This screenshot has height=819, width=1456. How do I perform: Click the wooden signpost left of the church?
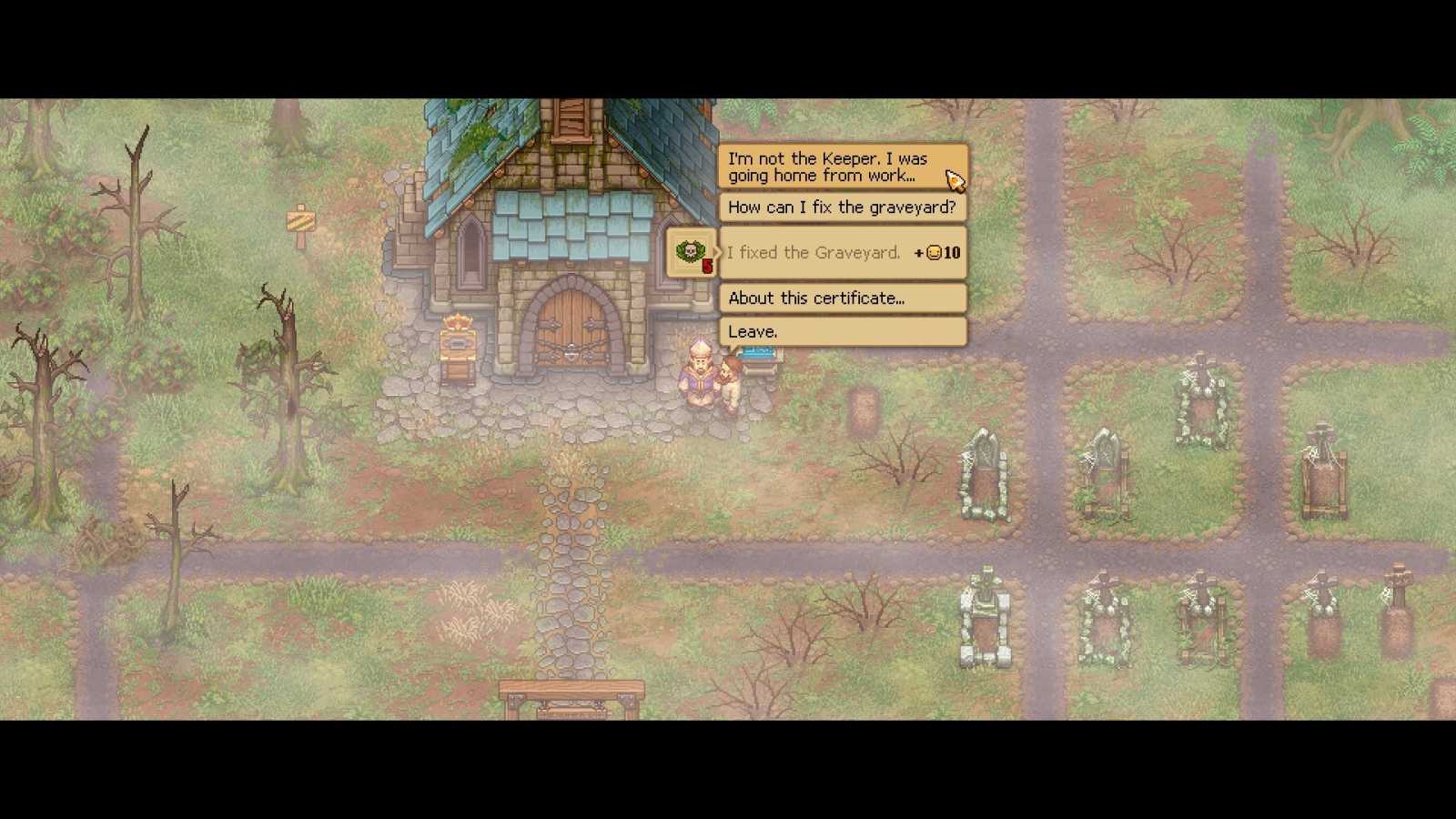tap(300, 221)
